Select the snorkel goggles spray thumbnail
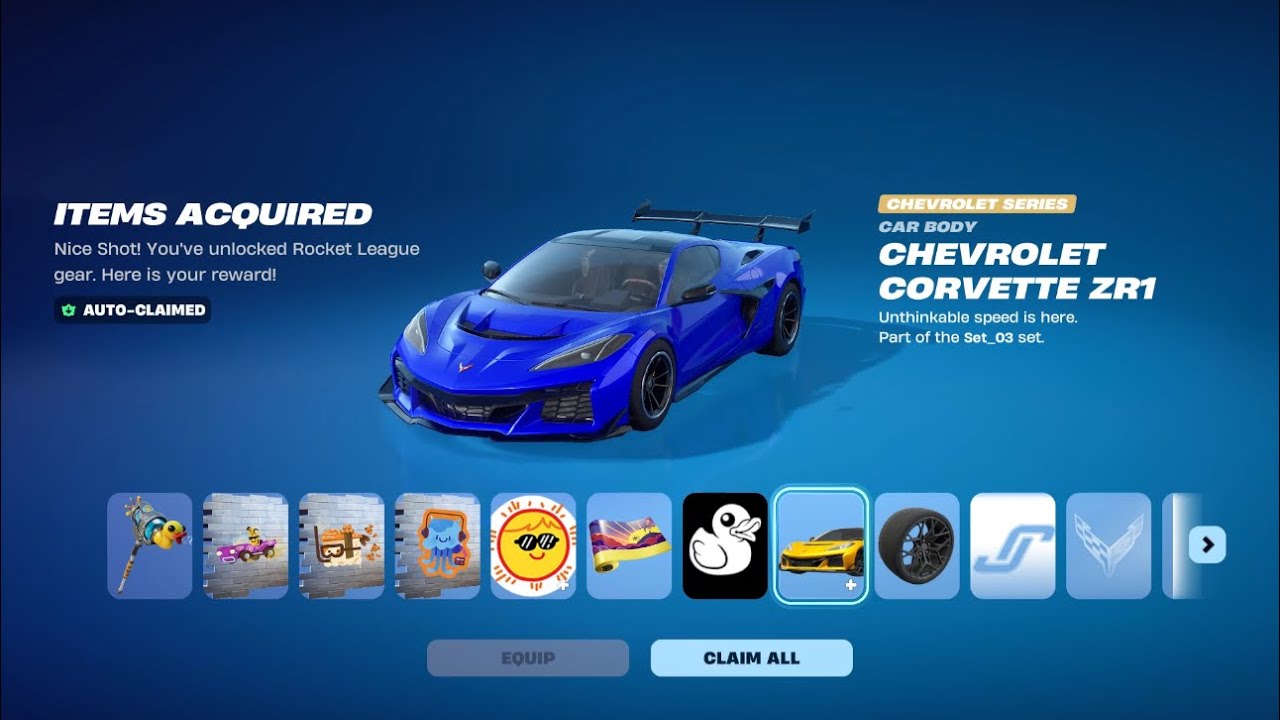Image resolution: width=1280 pixels, height=720 pixels. [x=342, y=546]
